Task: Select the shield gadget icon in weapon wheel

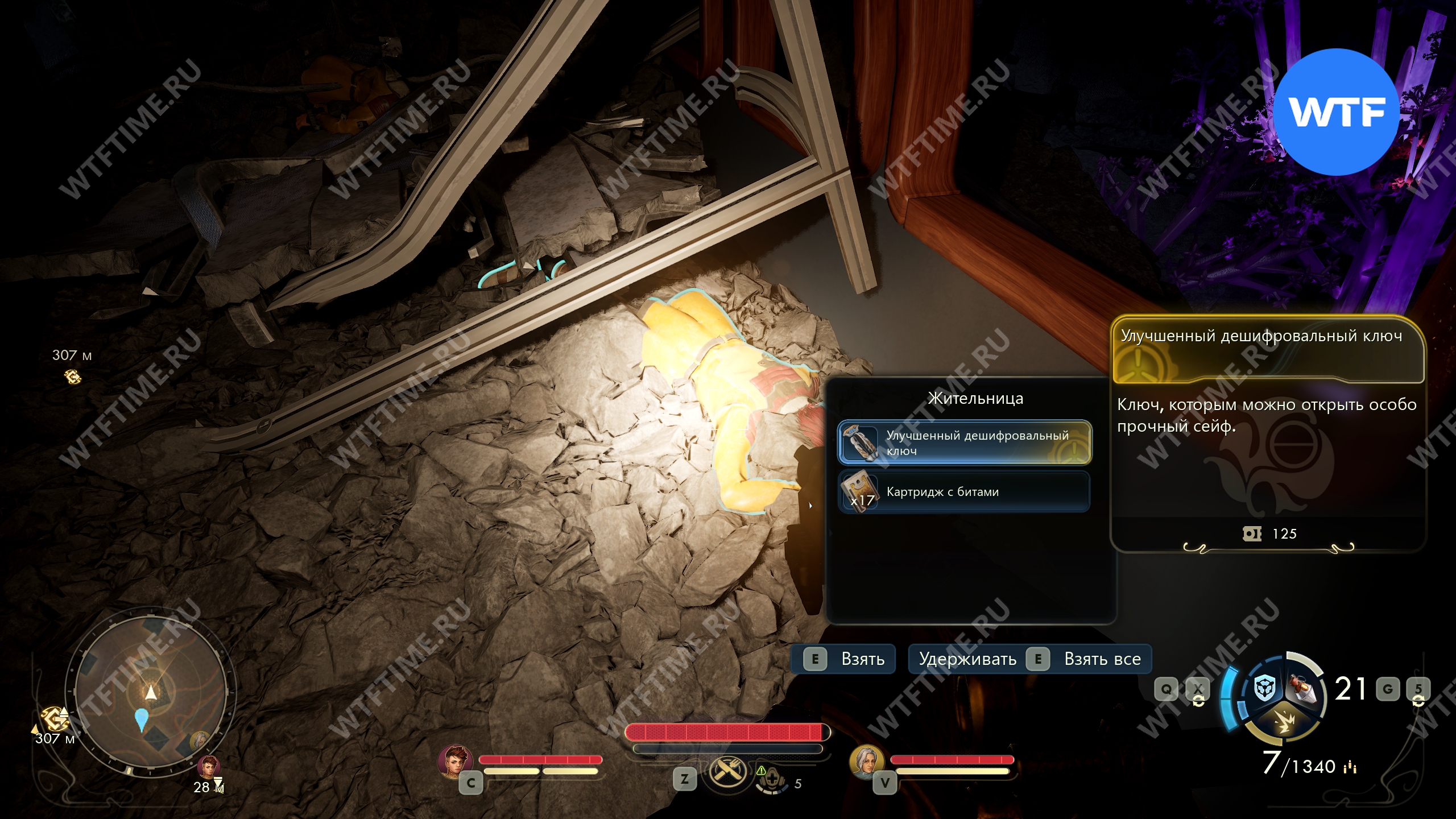Action: [x=1265, y=689]
